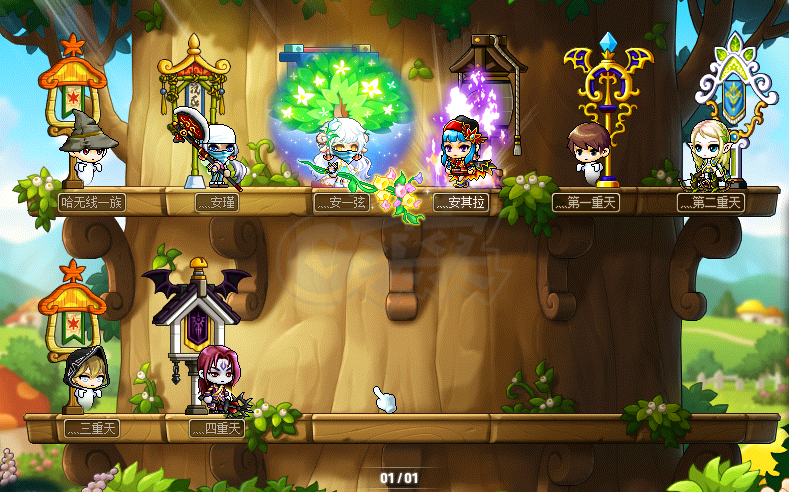The width and height of the screenshot is (789, 492).
Task: Choose the red-haired character ...四重天
Action: point(216,380)
